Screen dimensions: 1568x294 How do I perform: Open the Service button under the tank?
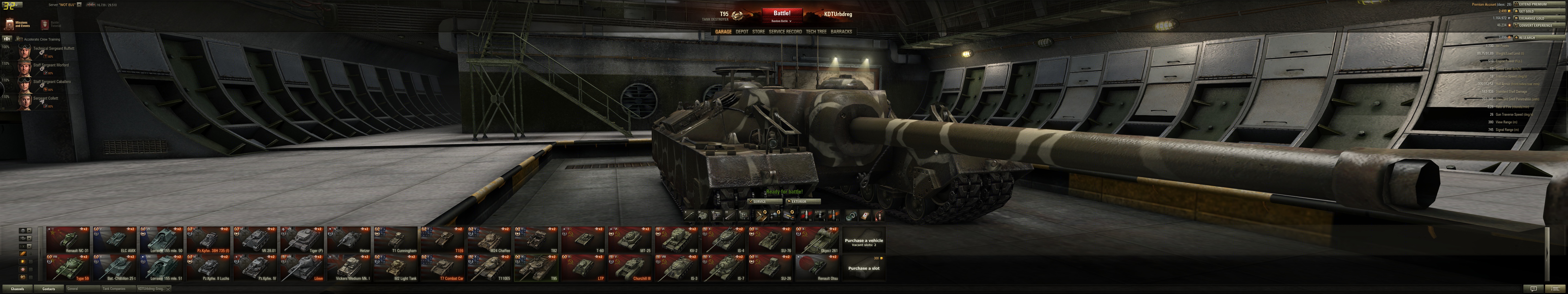[x=765, y=201]
